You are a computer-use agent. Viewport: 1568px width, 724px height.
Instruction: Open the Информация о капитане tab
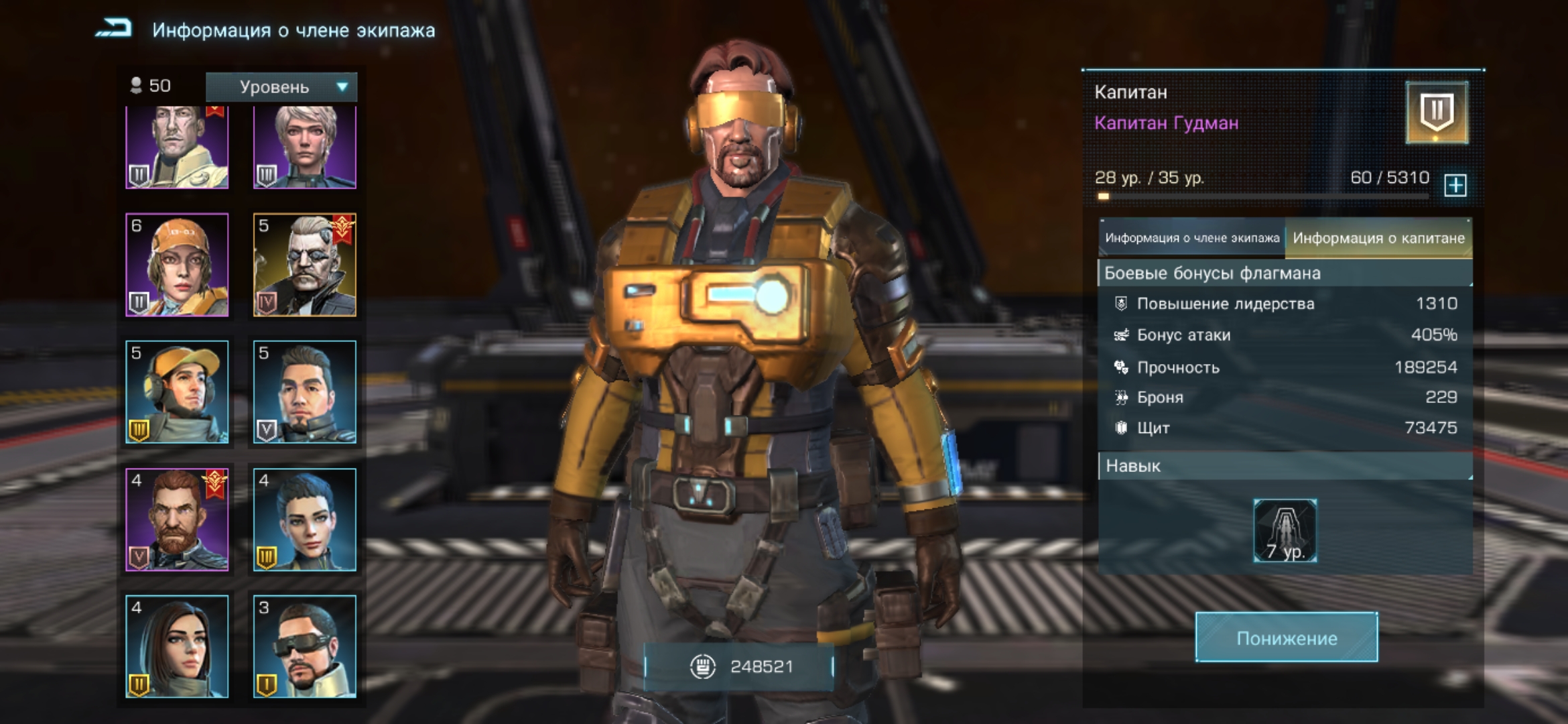(x=1378, y=238)
